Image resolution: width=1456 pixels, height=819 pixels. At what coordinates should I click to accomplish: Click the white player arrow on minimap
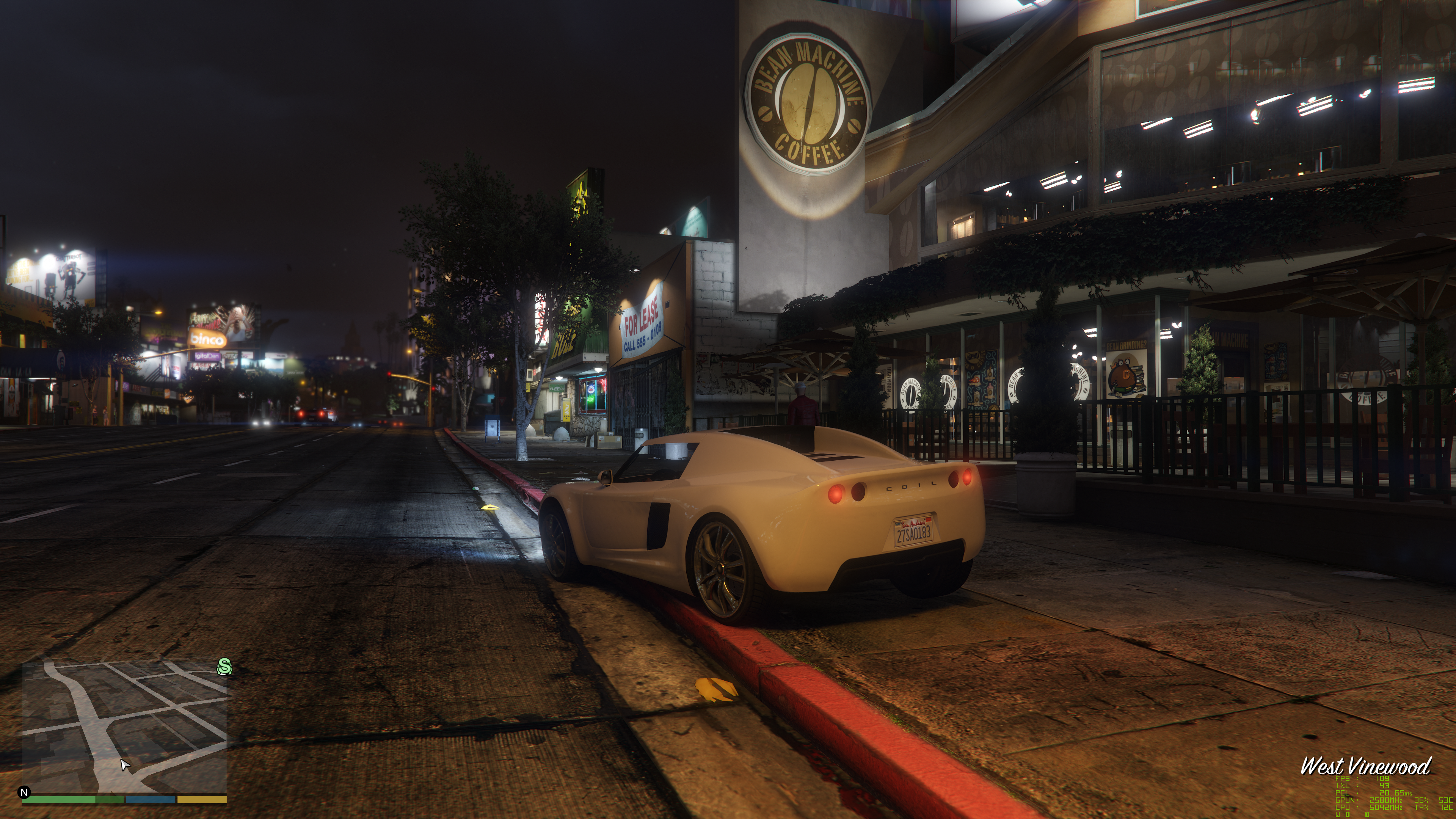pyautogui.click(x=125, y=765)
